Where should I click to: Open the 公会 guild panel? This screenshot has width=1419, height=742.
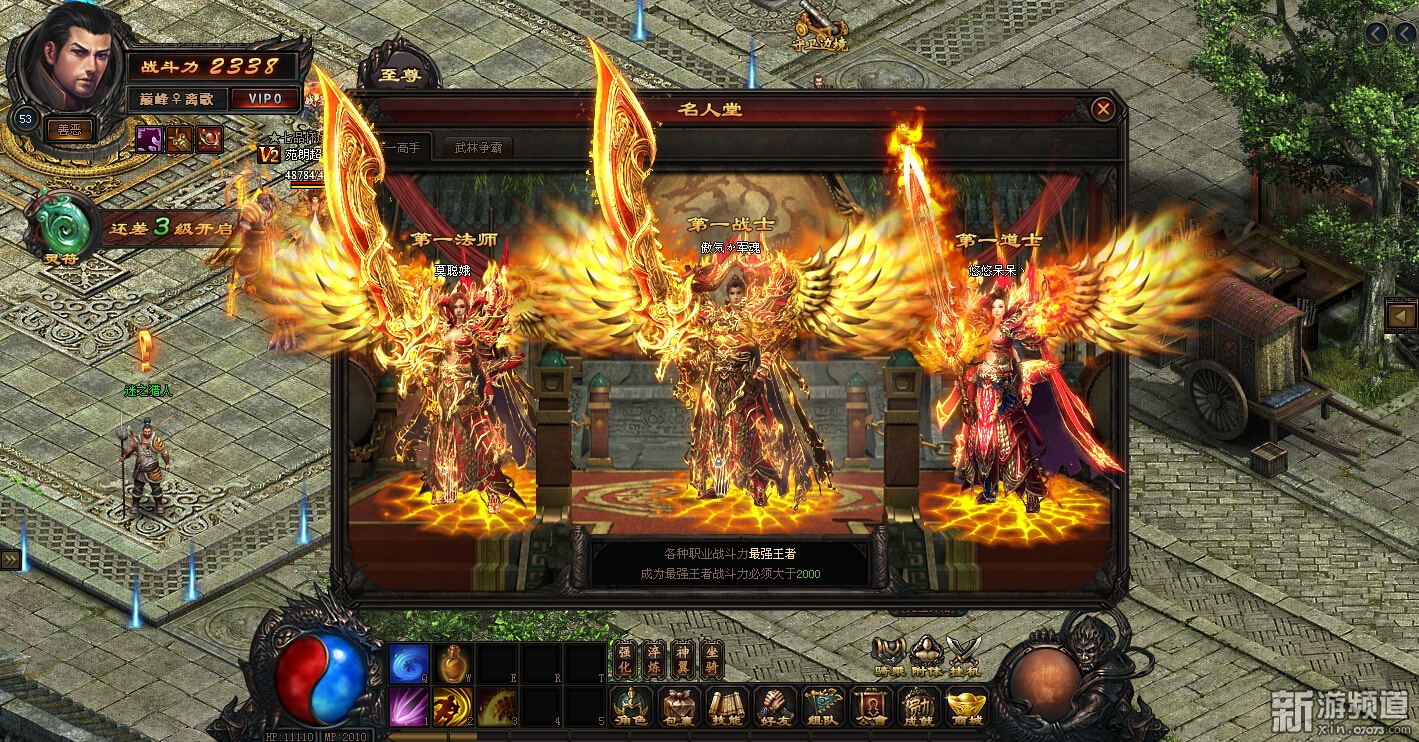tap(870, 706)
